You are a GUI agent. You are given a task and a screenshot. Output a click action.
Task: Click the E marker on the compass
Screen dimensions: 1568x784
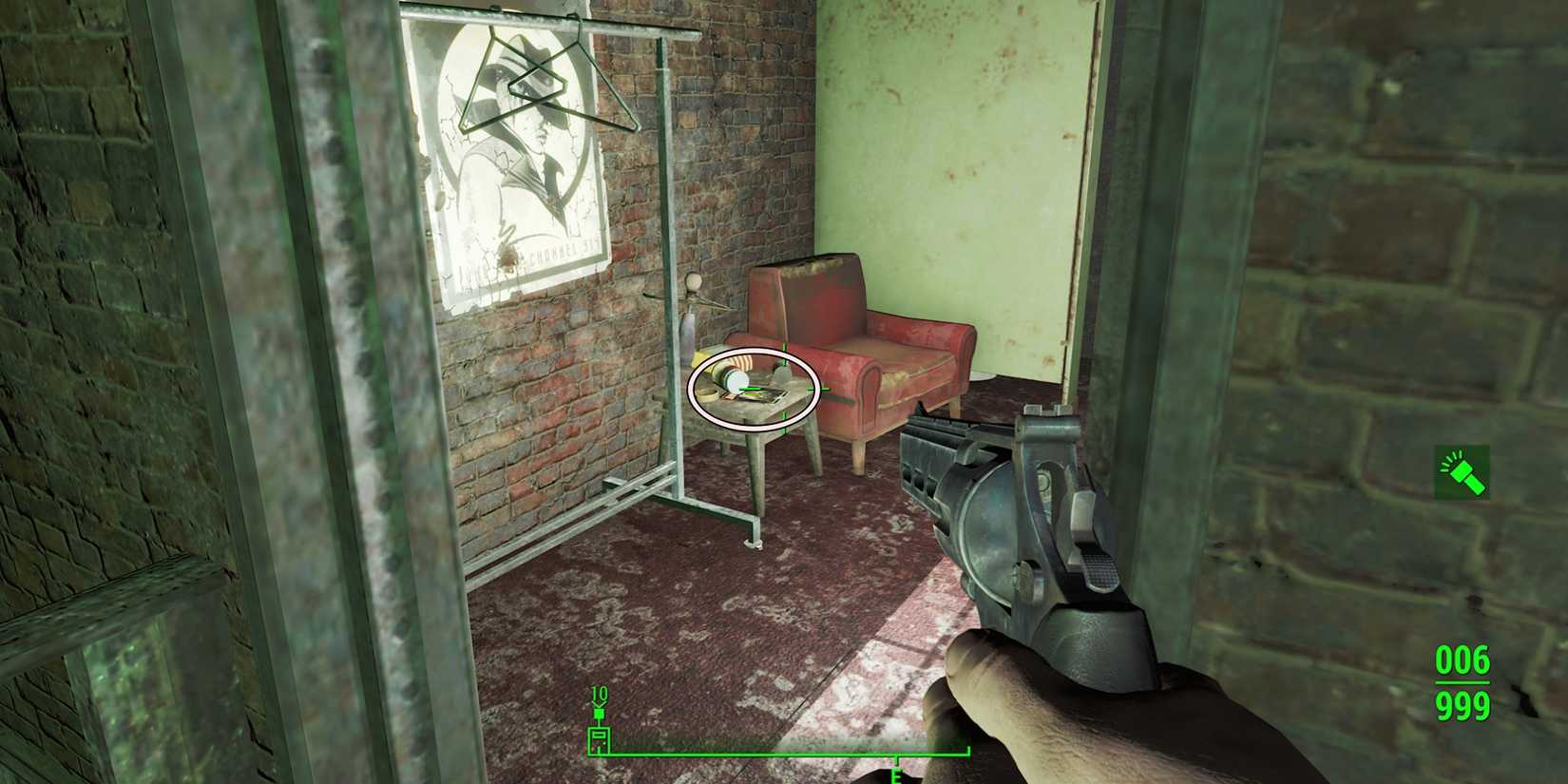click(x=895, y=777)
